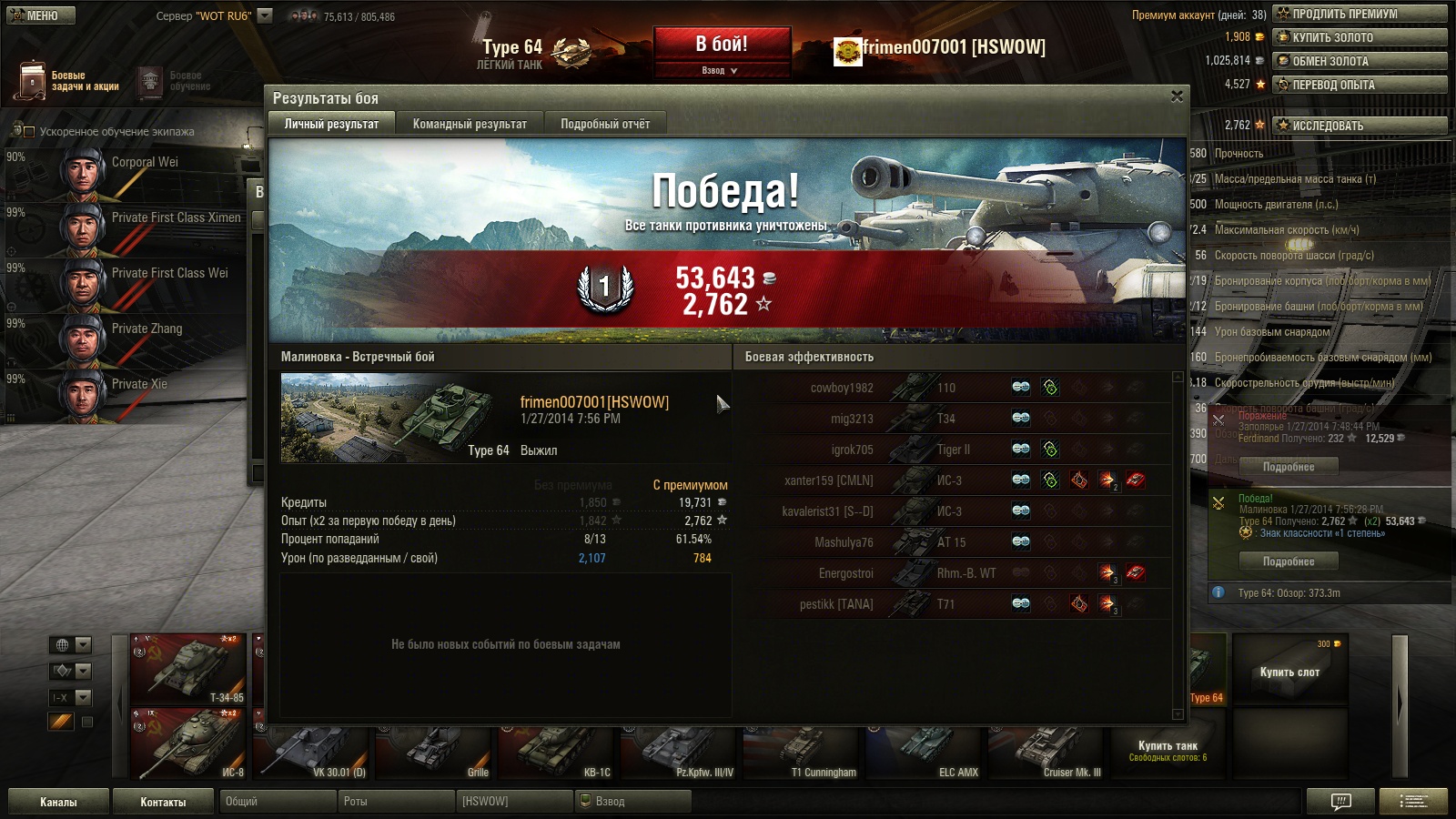Select the ИС-8 tank in carousel

pos(188,743)
